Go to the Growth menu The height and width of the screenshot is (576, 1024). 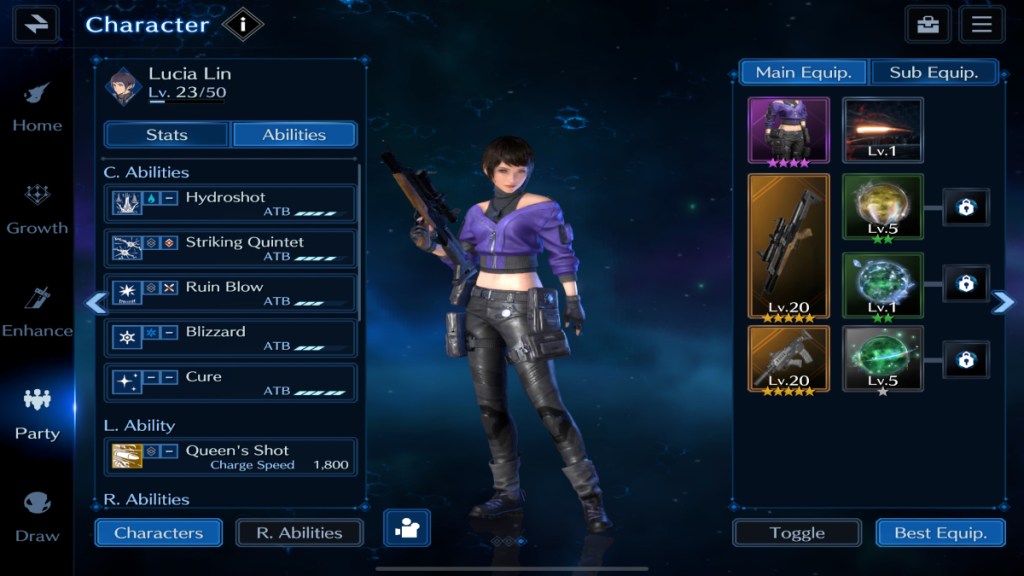click(37, 208)
